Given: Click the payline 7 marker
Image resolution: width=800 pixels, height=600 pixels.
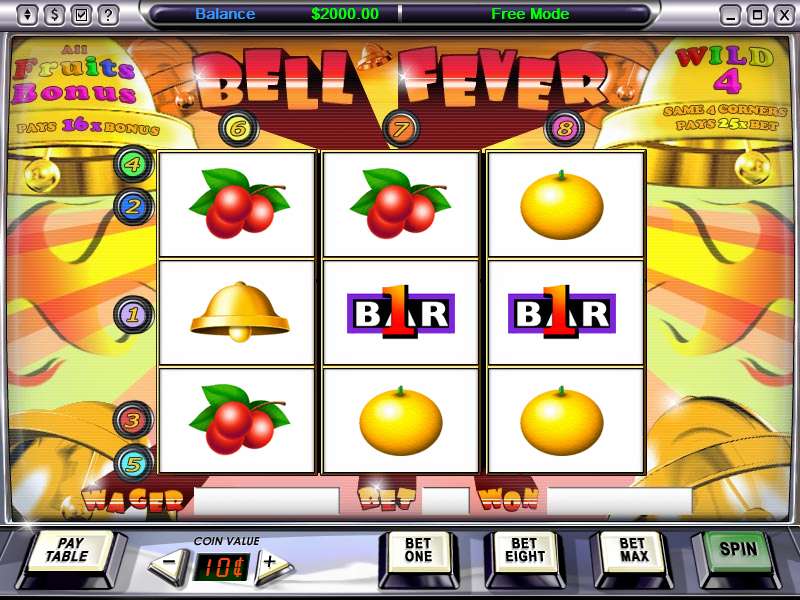Looking at the screenshot, I should click(x=401, y=127).
